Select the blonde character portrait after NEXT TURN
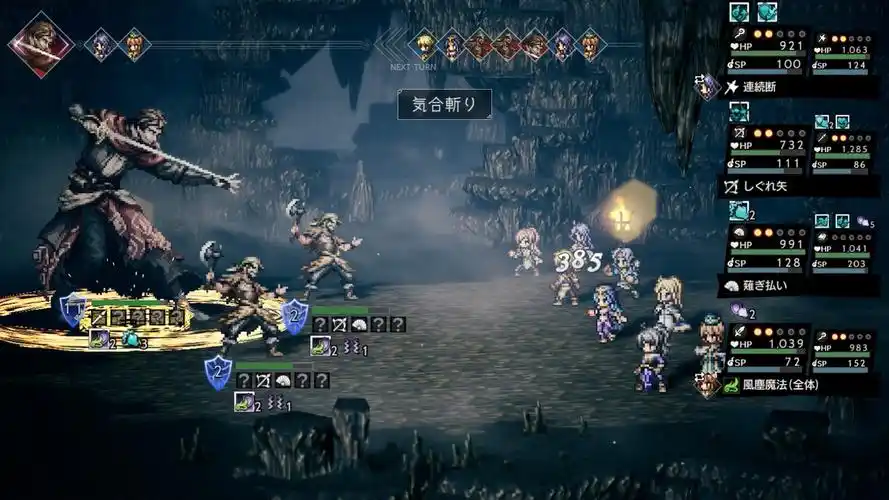Viewport: 889px width, 500px height. (x=425, y=44)
